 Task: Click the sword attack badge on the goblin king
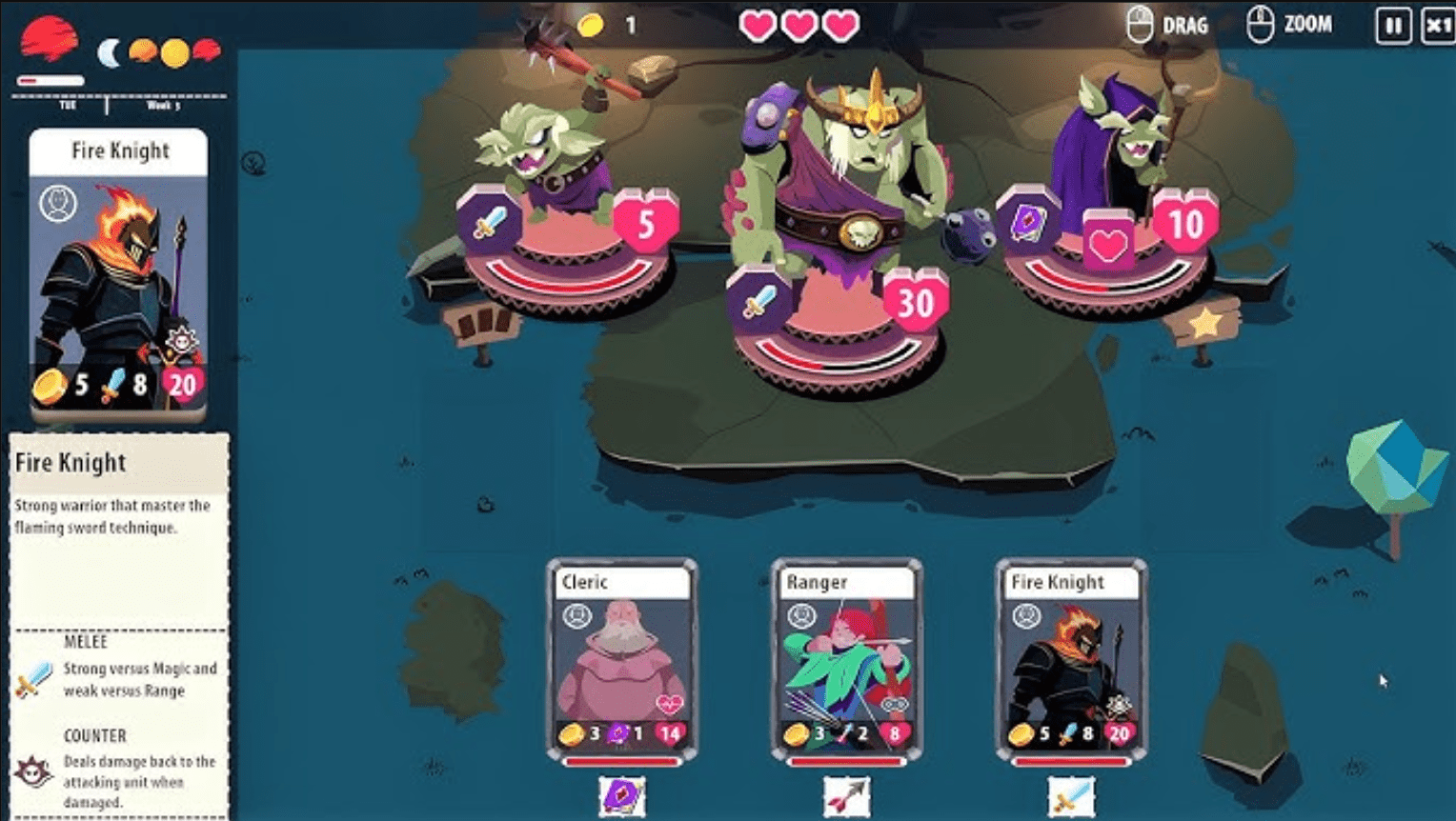tap(758, 303)
